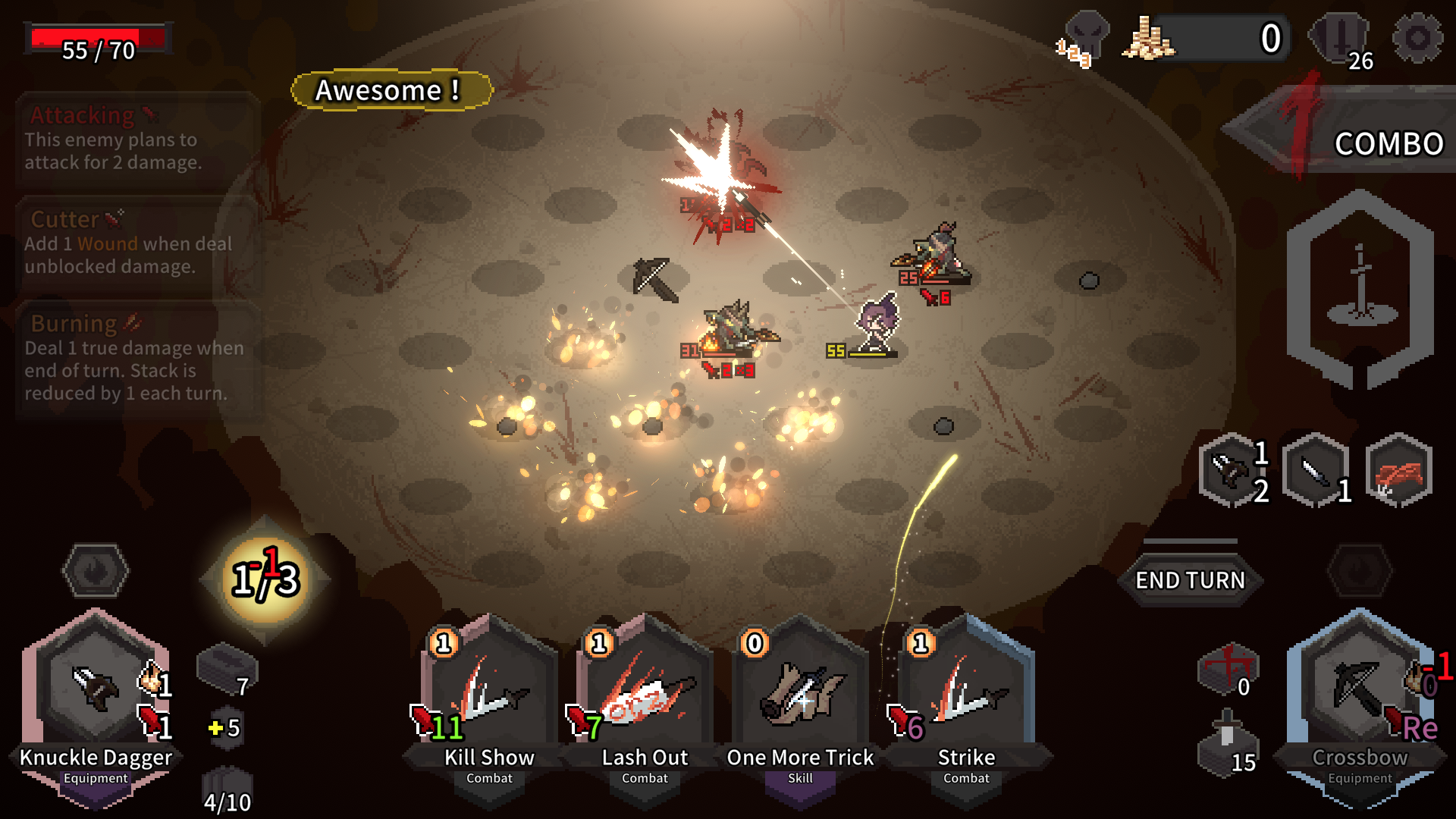
Task: Select the dagger item slot
Action: click(x=1316, y=470)
